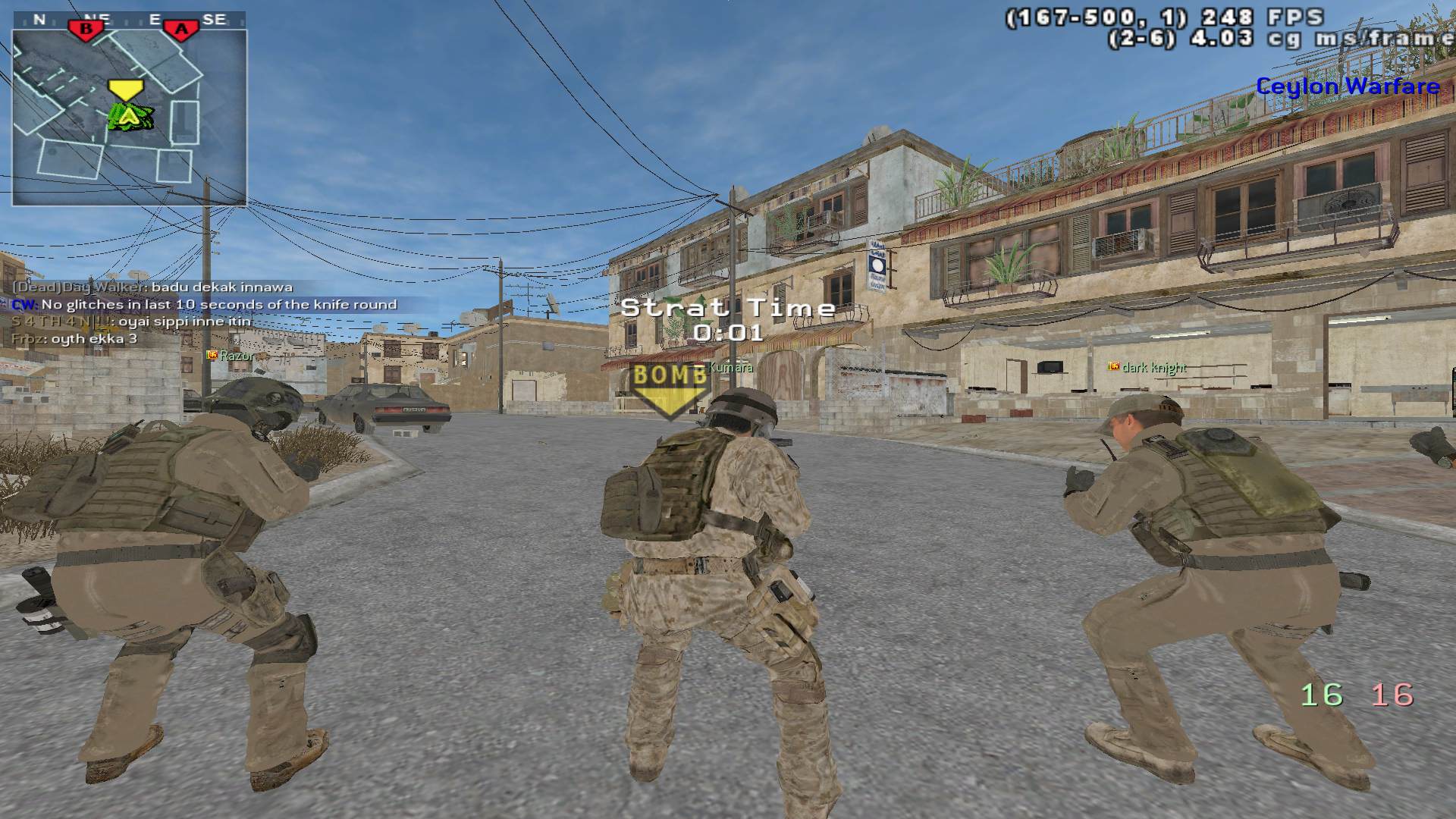Viewport: 1456px width, 819px height.
Task: Select the dark knight player name tag
Action: [1147, 368]
